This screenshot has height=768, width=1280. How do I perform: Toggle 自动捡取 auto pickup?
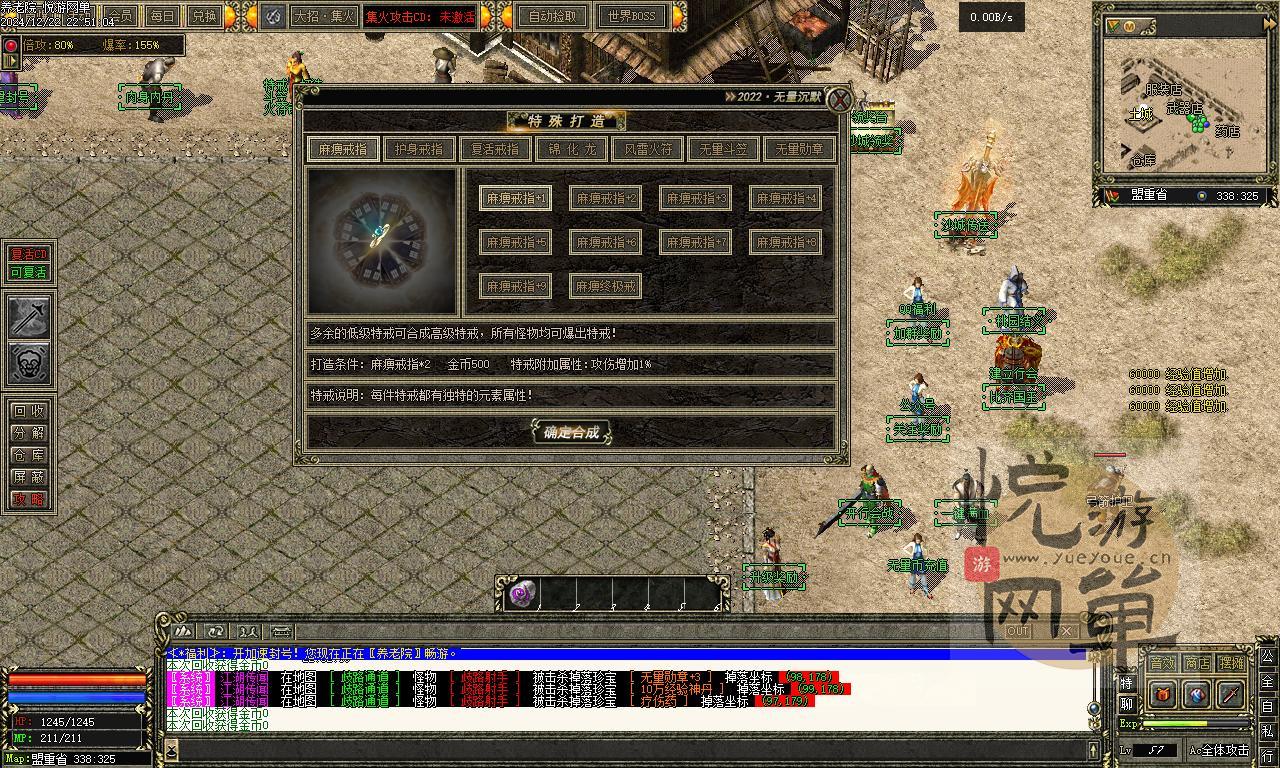(552, 16)
